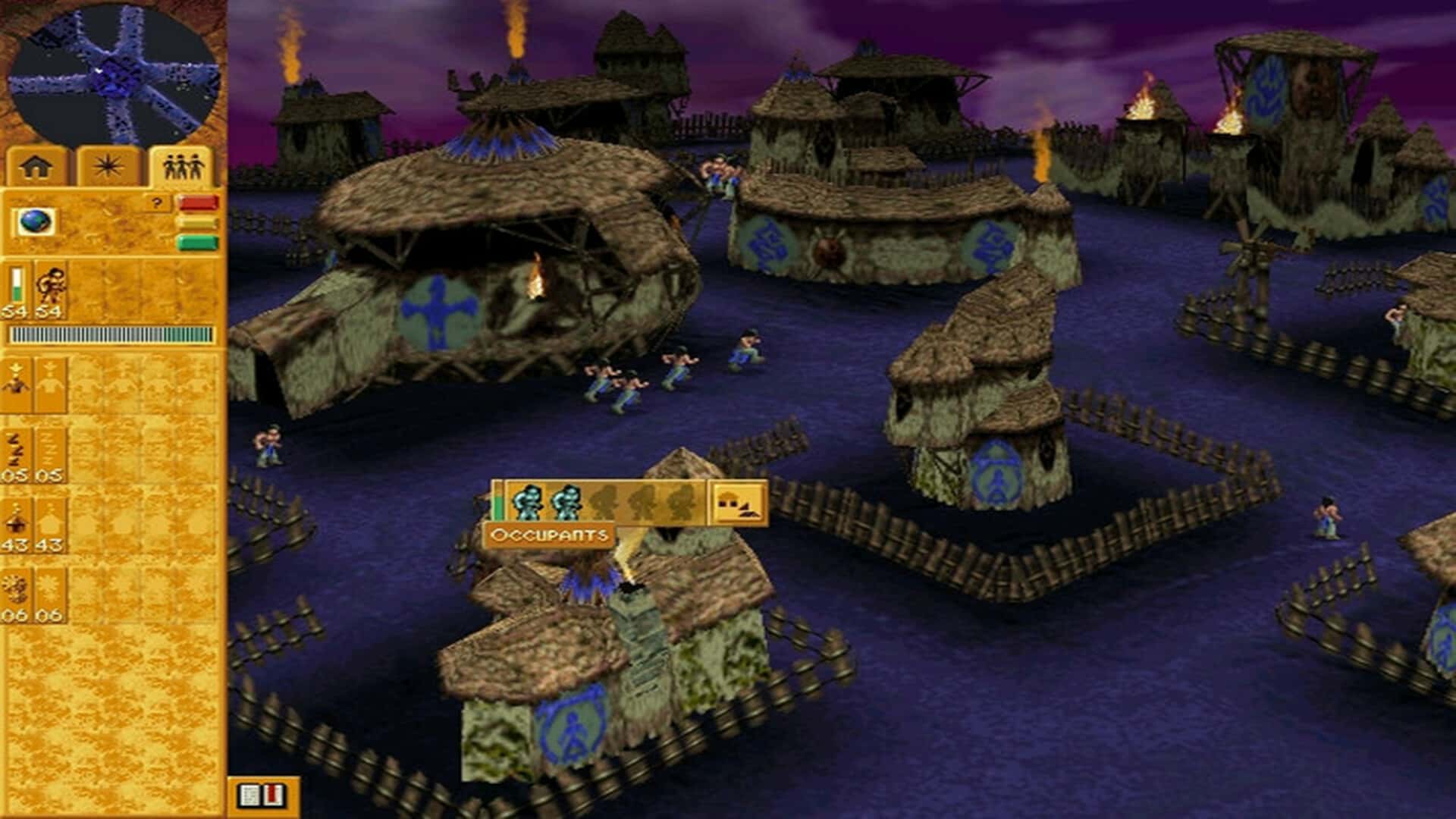The height and width of the screenshot is (819, 1456).
Task: Click the sleeping followers icon labeled 05
Action: coord(15,450)
